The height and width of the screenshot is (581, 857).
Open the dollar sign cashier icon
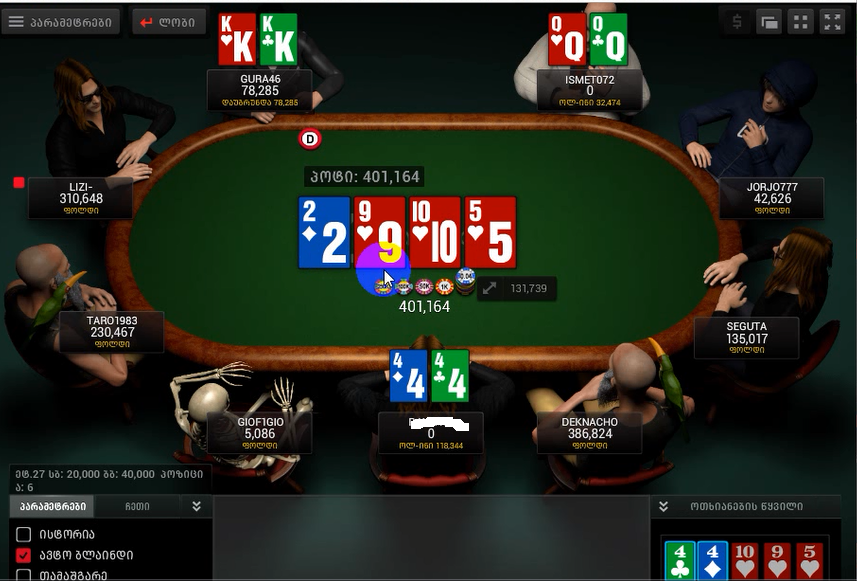coord(737,22)
